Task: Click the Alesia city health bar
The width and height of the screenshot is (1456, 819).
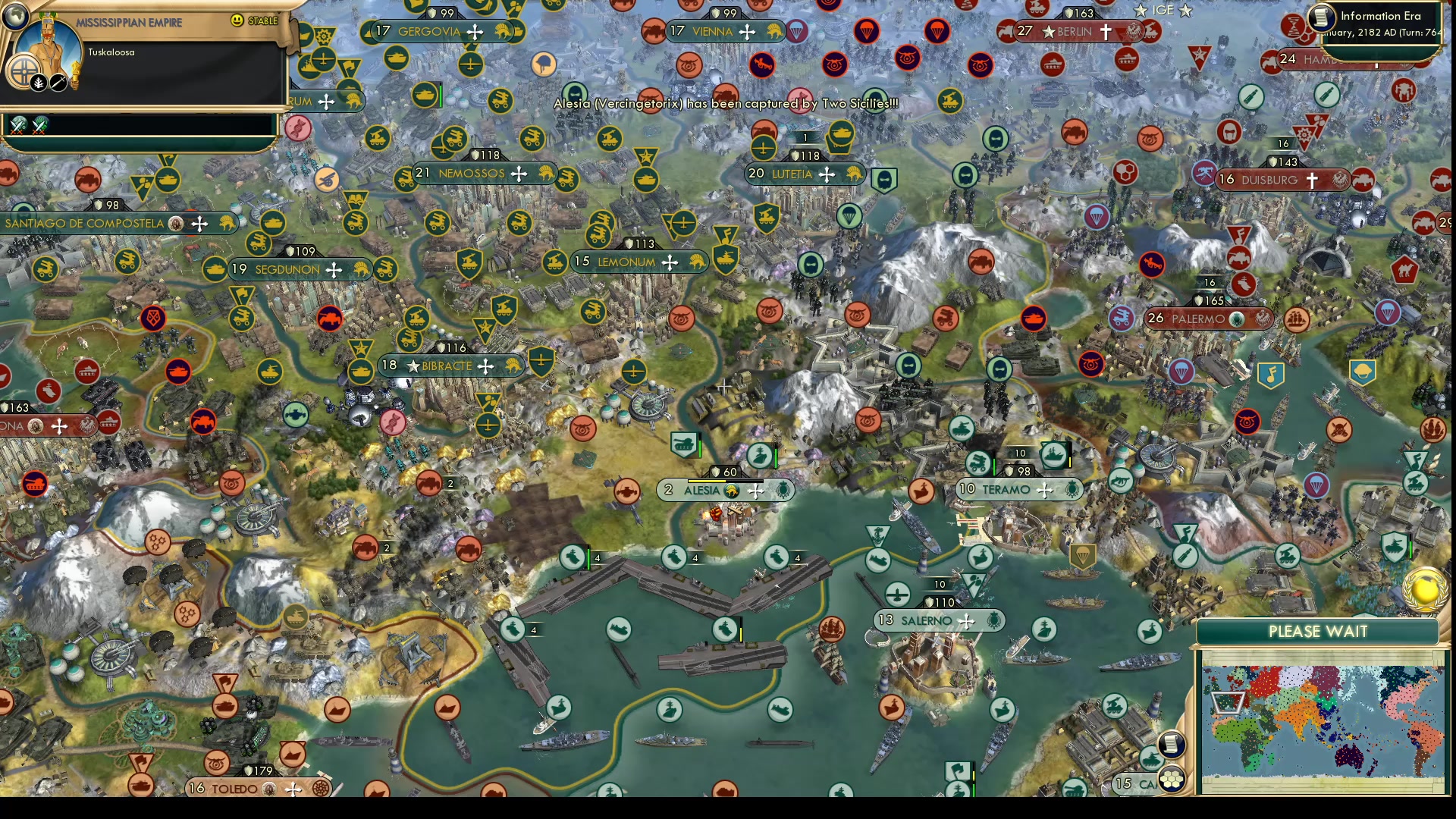Action: tap(724, 481)
